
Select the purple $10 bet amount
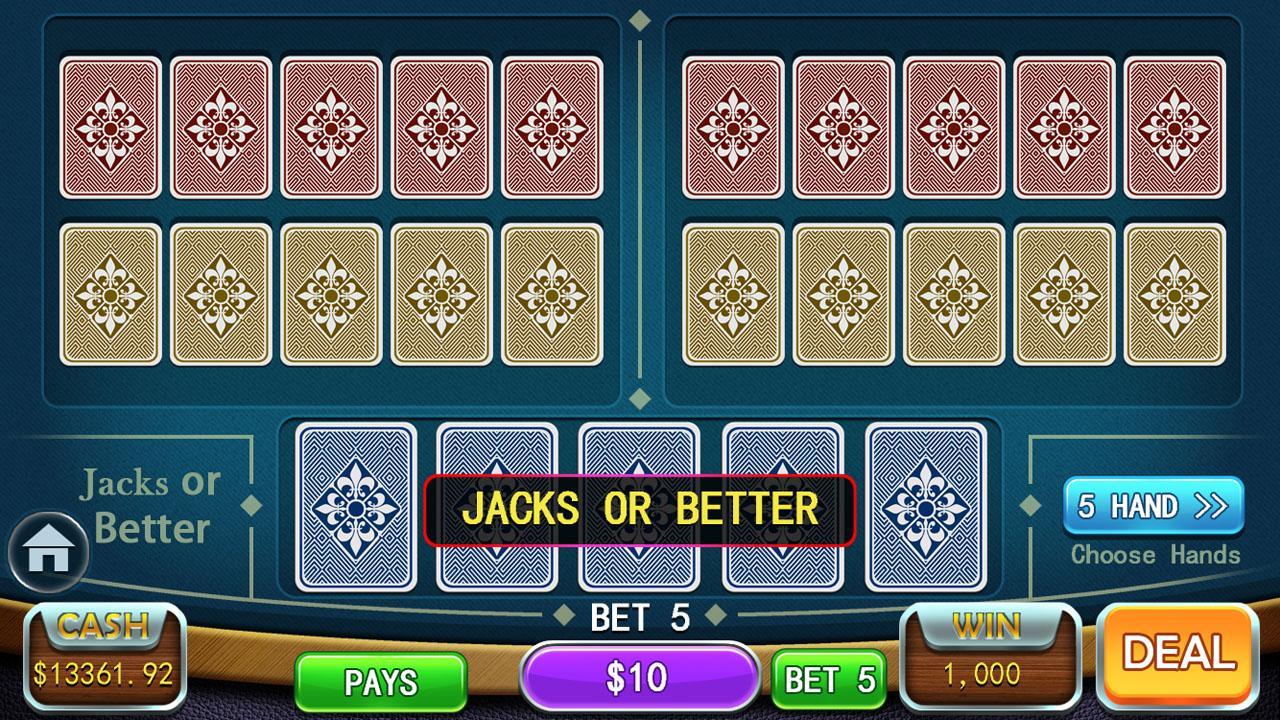(639, 675)
